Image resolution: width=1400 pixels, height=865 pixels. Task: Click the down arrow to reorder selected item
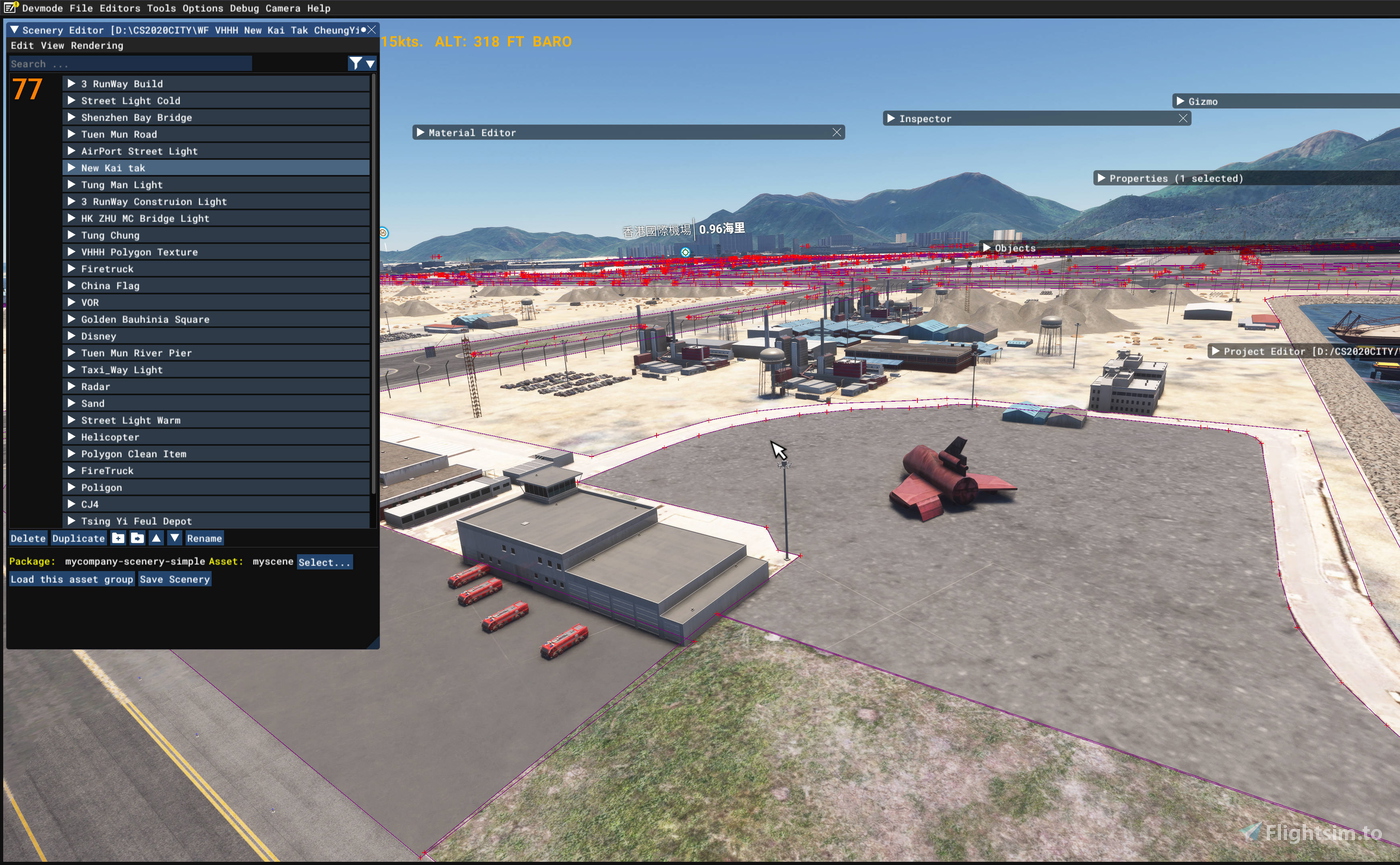tap(175, 538)
